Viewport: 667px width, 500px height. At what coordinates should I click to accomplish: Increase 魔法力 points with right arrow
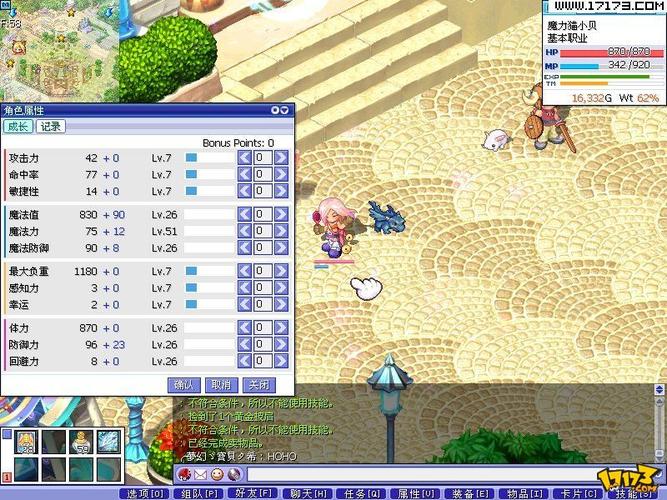pyautogui.click(x=281, y=231)
